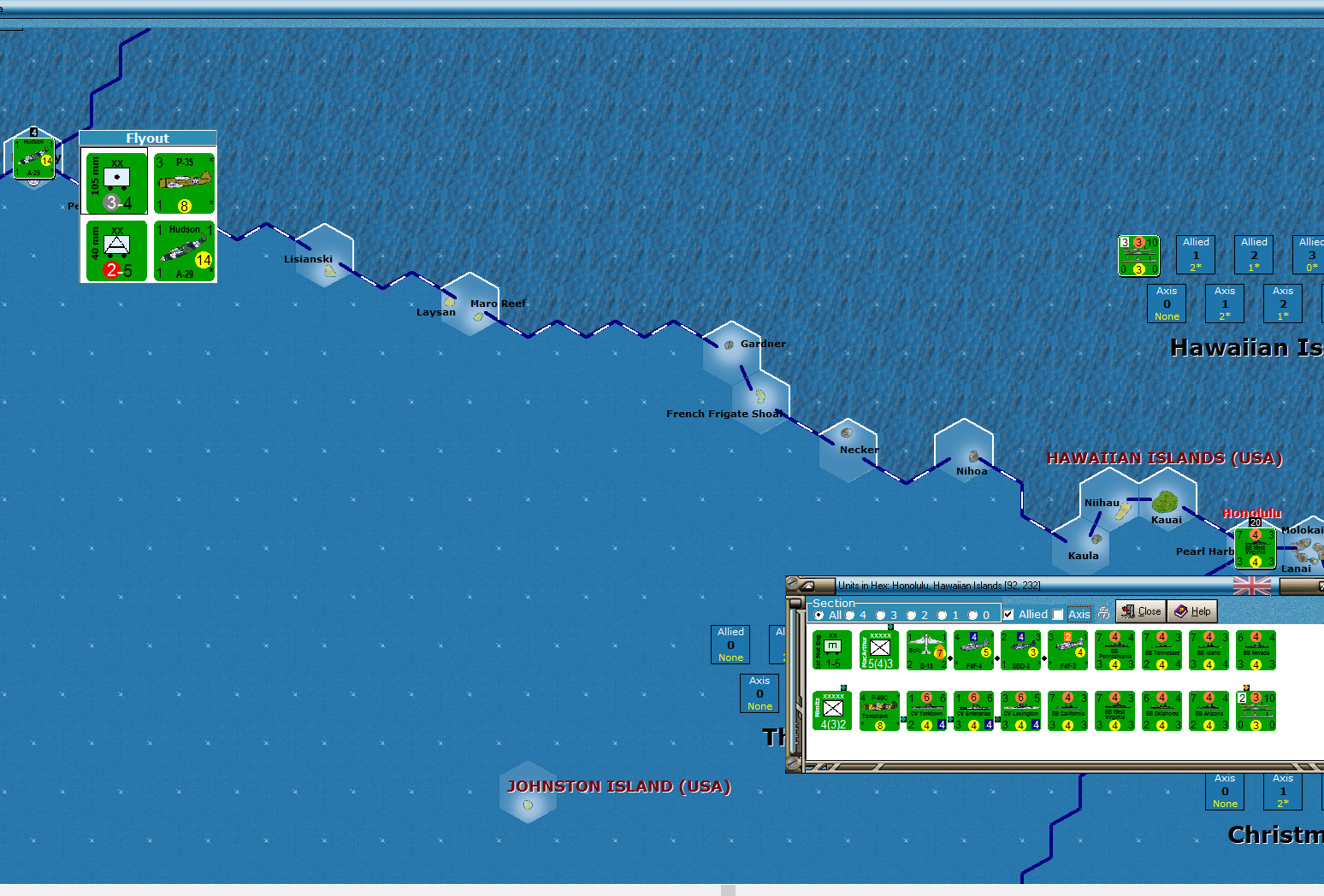1324x896 pixels.
Task: Select the MacArthur headquarters counter
Action: point(878,650)
